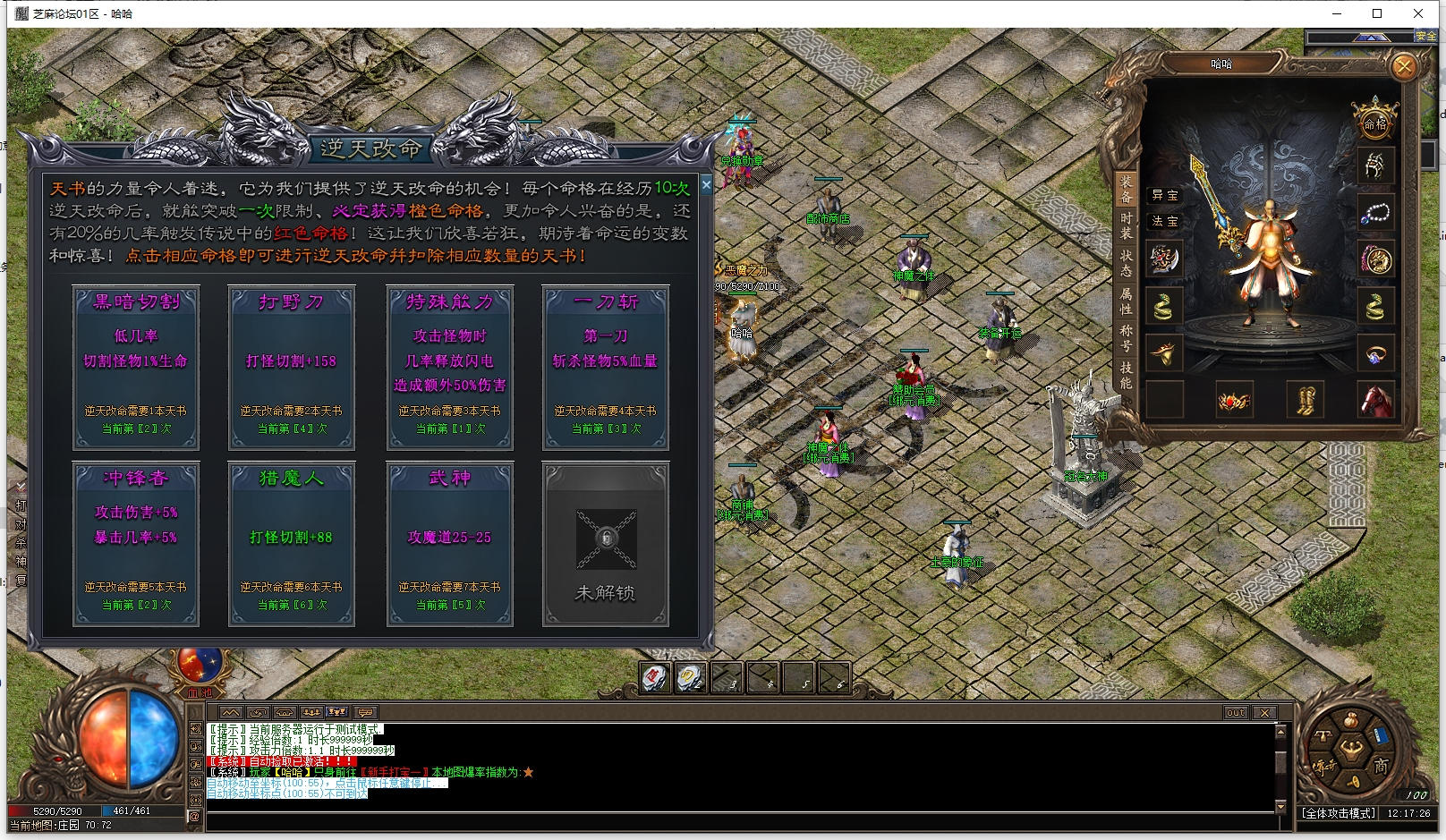Select the 一刀斩 fate card
The width and height of the screenshot is (1446, 840).
tap(606, 367)
